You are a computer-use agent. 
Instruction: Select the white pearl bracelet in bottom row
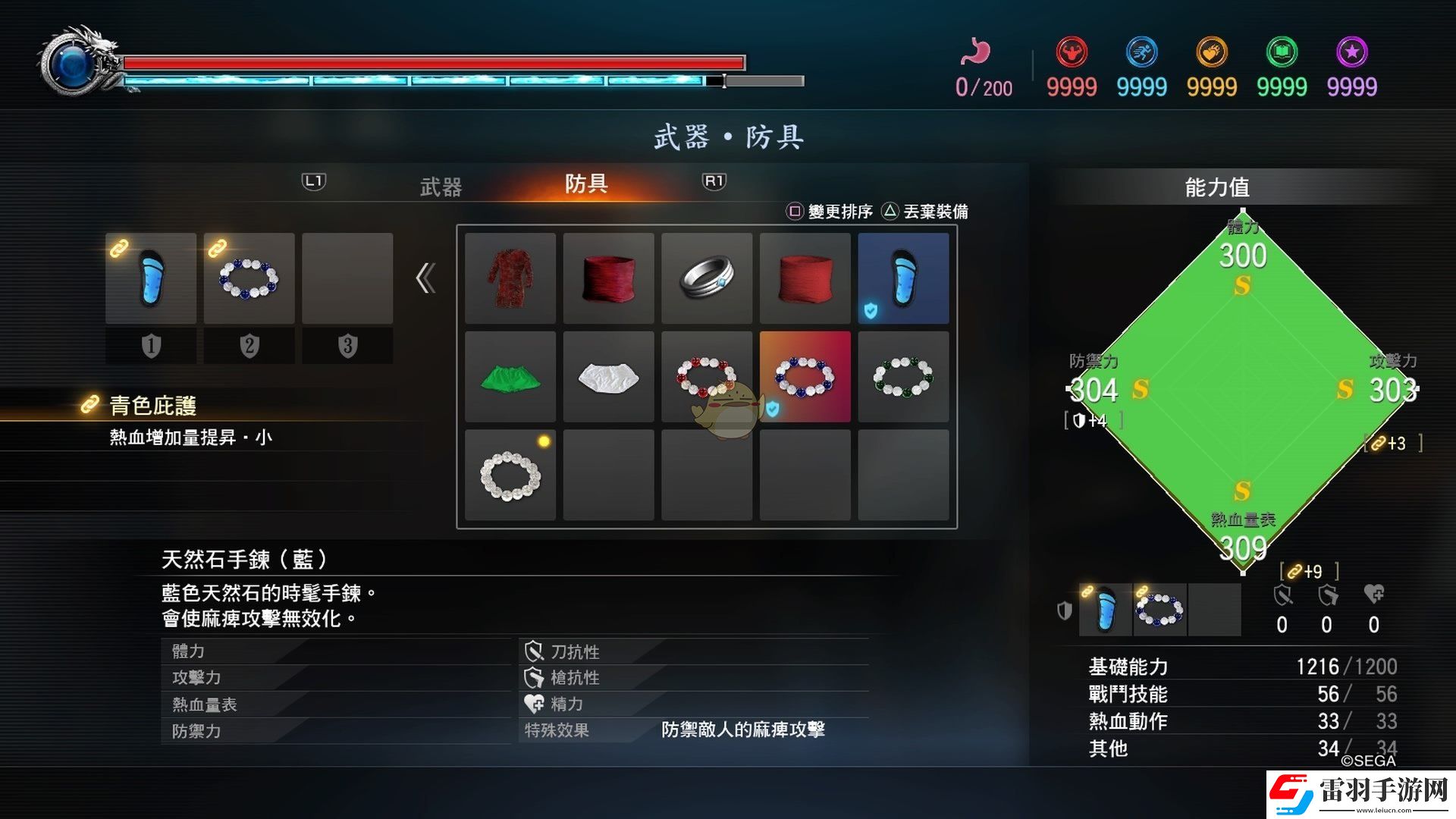click(510, 475)
